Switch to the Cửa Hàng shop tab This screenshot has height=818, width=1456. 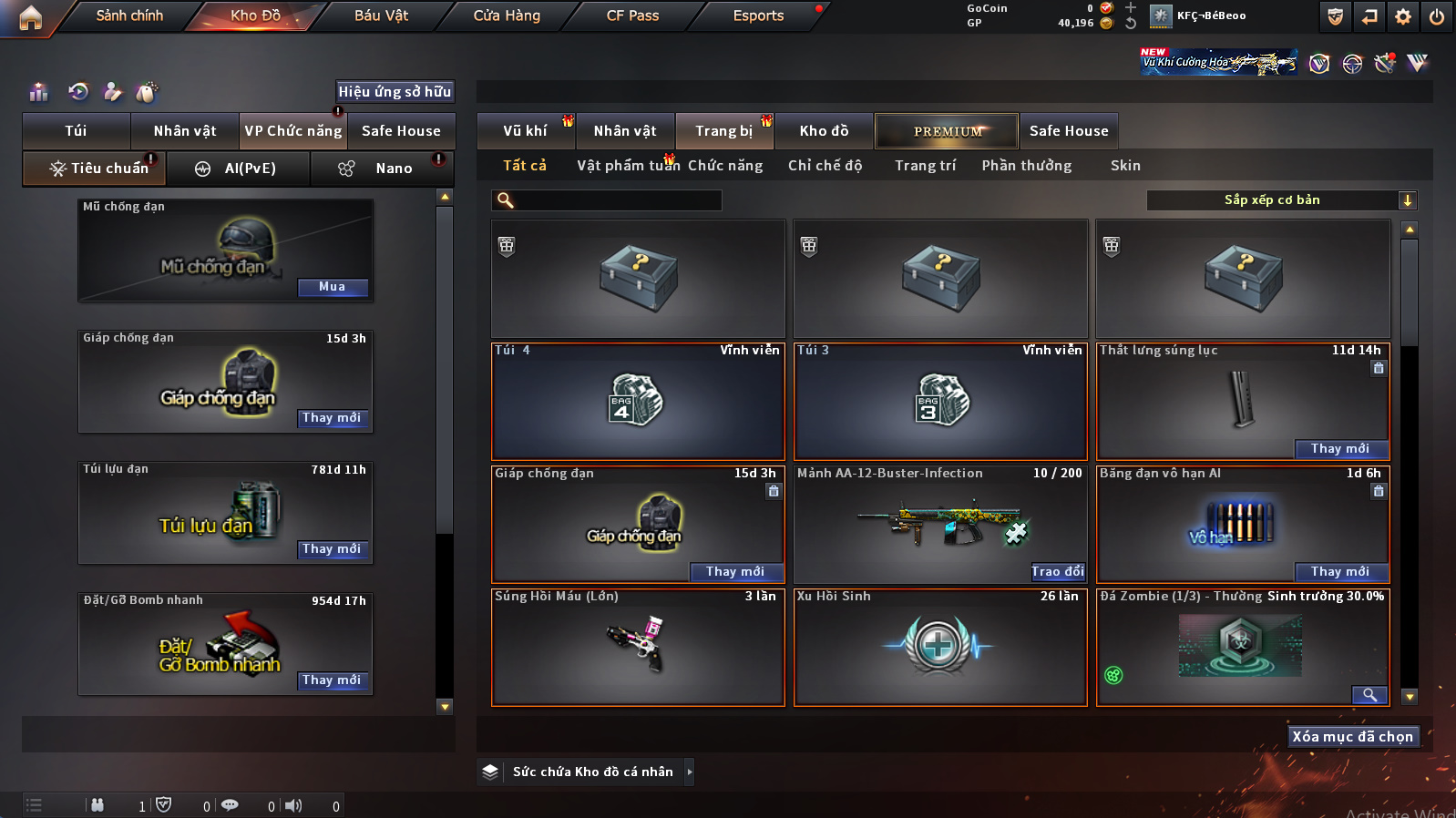click(507, 15)
